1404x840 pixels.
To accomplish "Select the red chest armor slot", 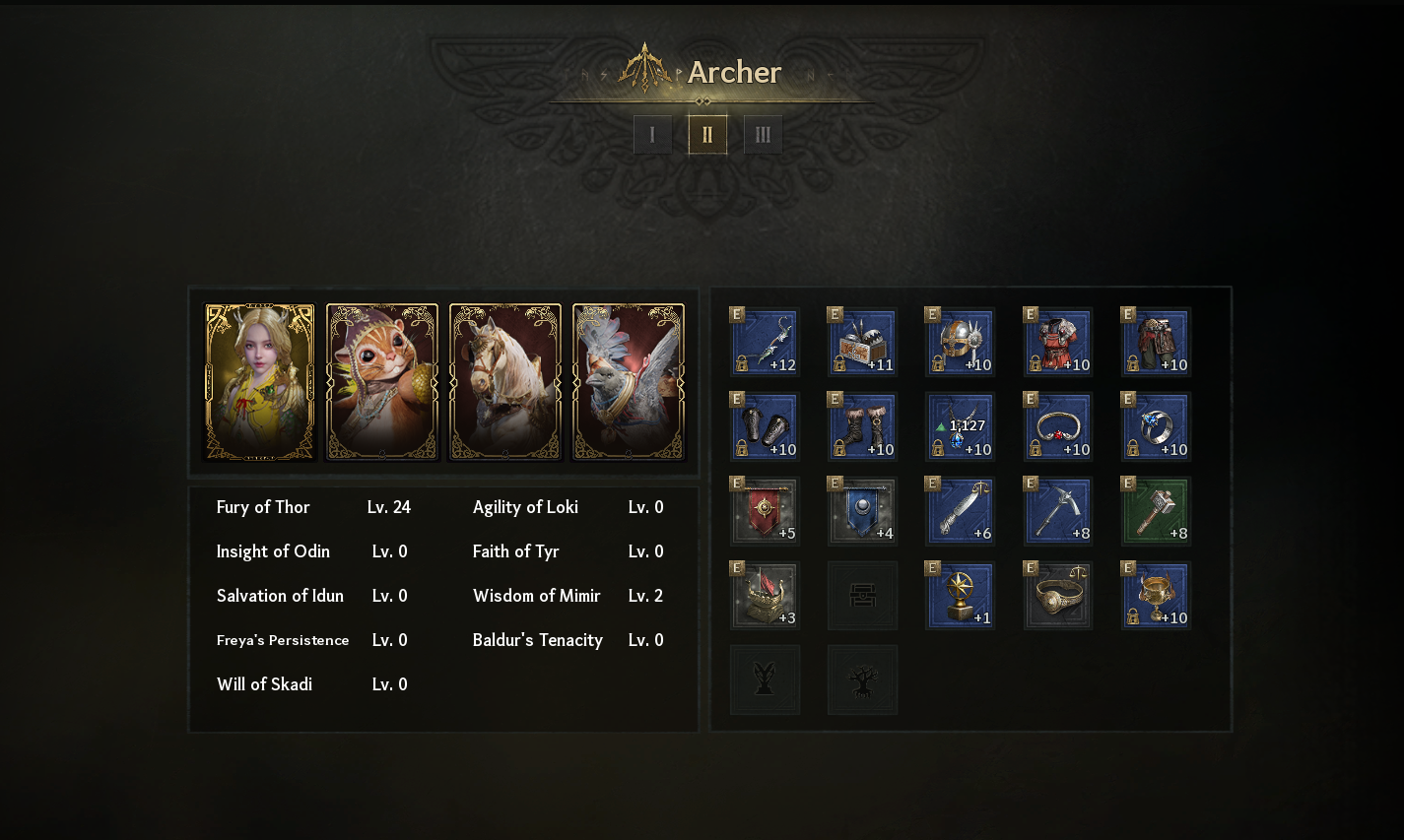I will click(1057, 342).
